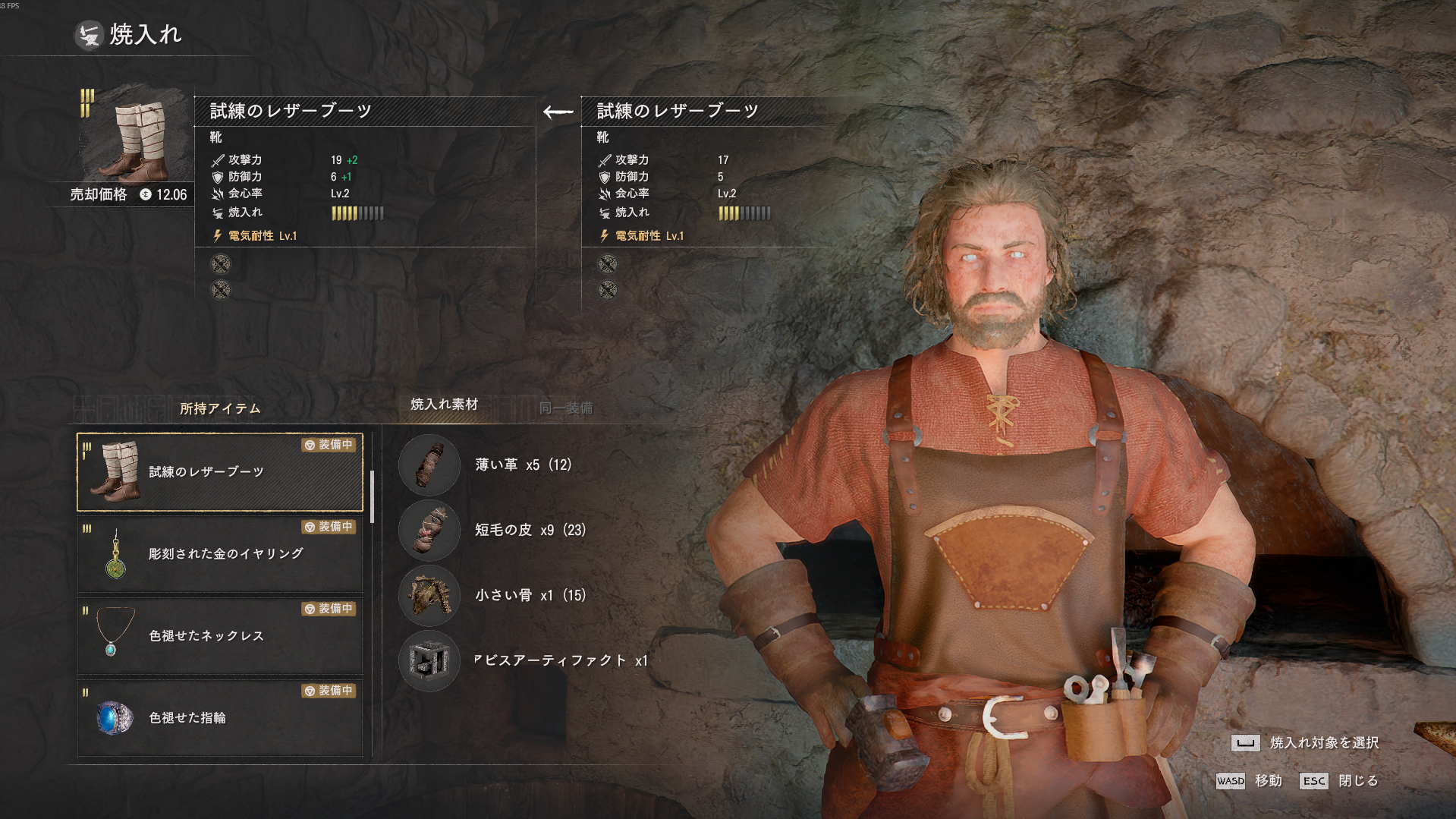1456x819 pixels.
Task: Click the item list scrollbar
Action: 372,497
